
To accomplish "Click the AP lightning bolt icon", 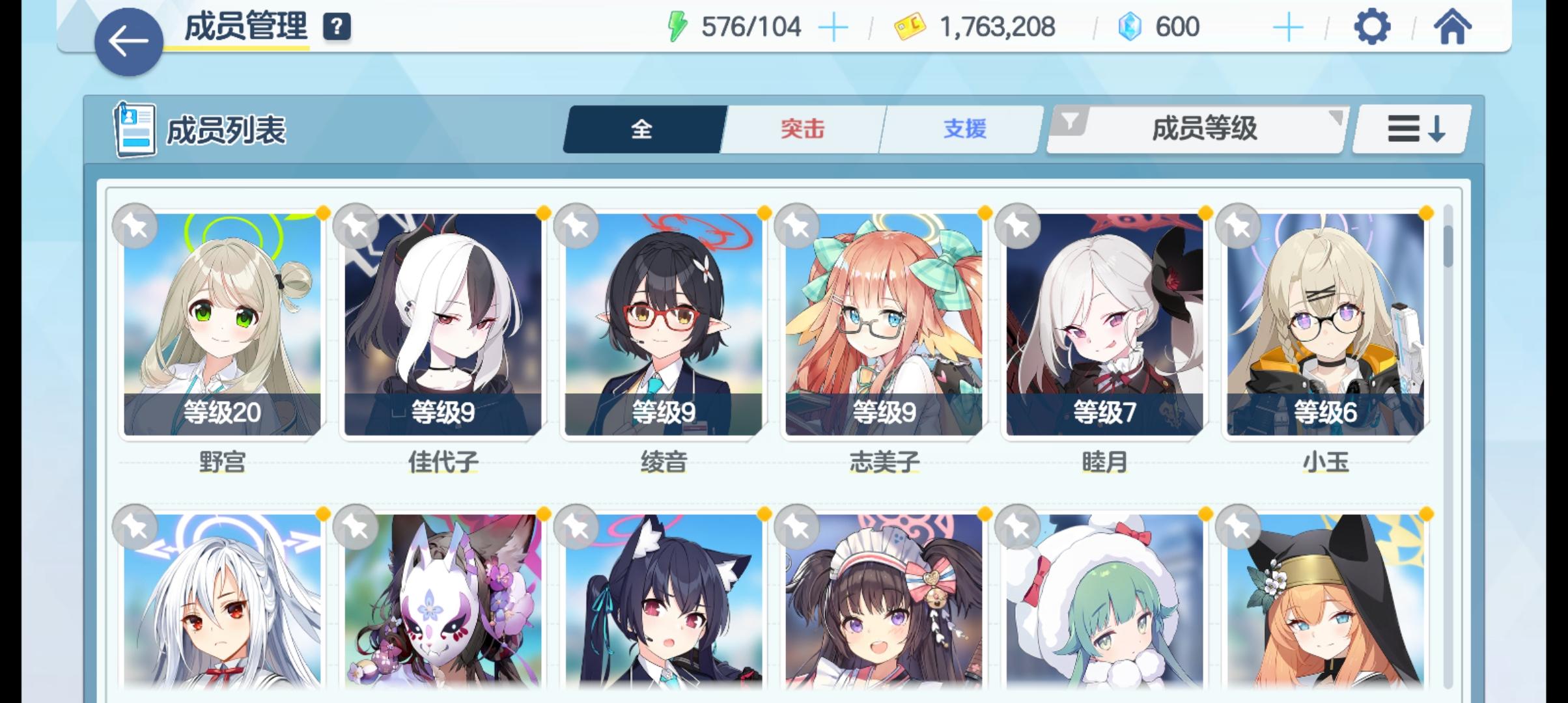I will (x=677, y=25).
